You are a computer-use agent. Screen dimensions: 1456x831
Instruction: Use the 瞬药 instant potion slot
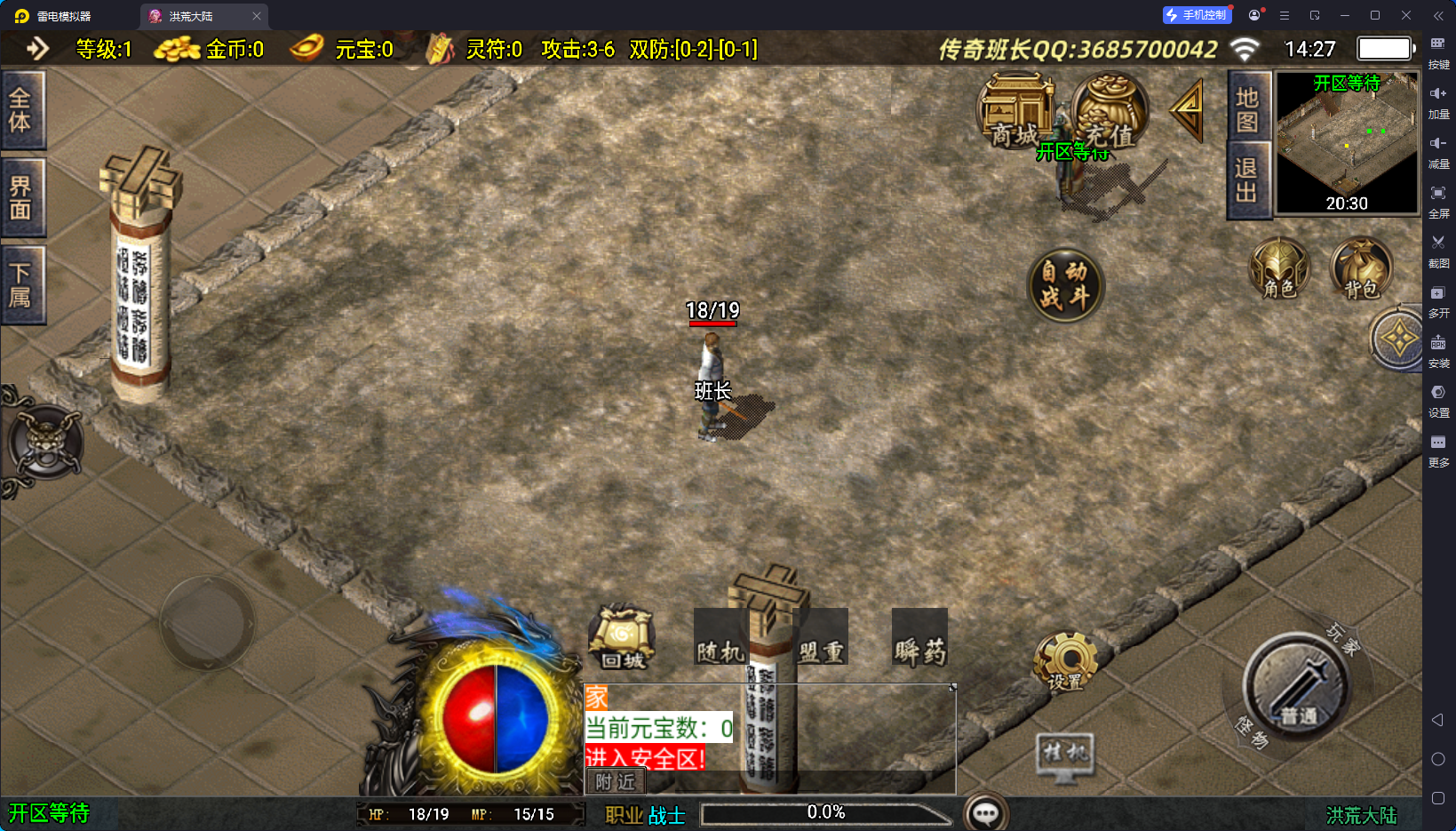[x=919, y=637]
